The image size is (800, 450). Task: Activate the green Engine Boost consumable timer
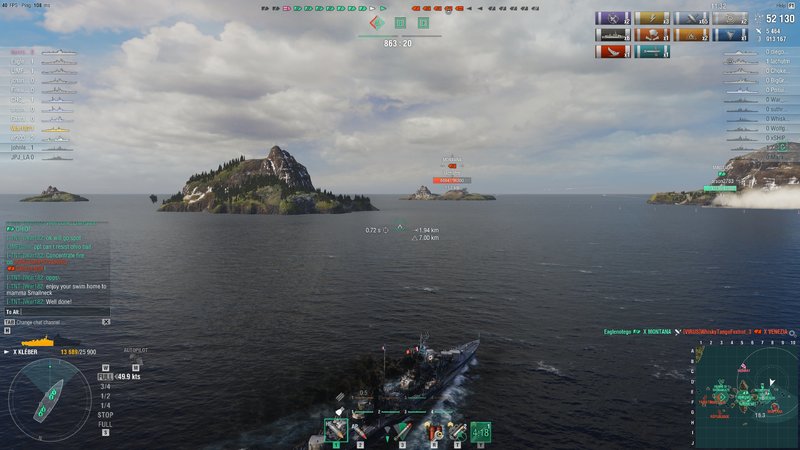tap(480, 431)
